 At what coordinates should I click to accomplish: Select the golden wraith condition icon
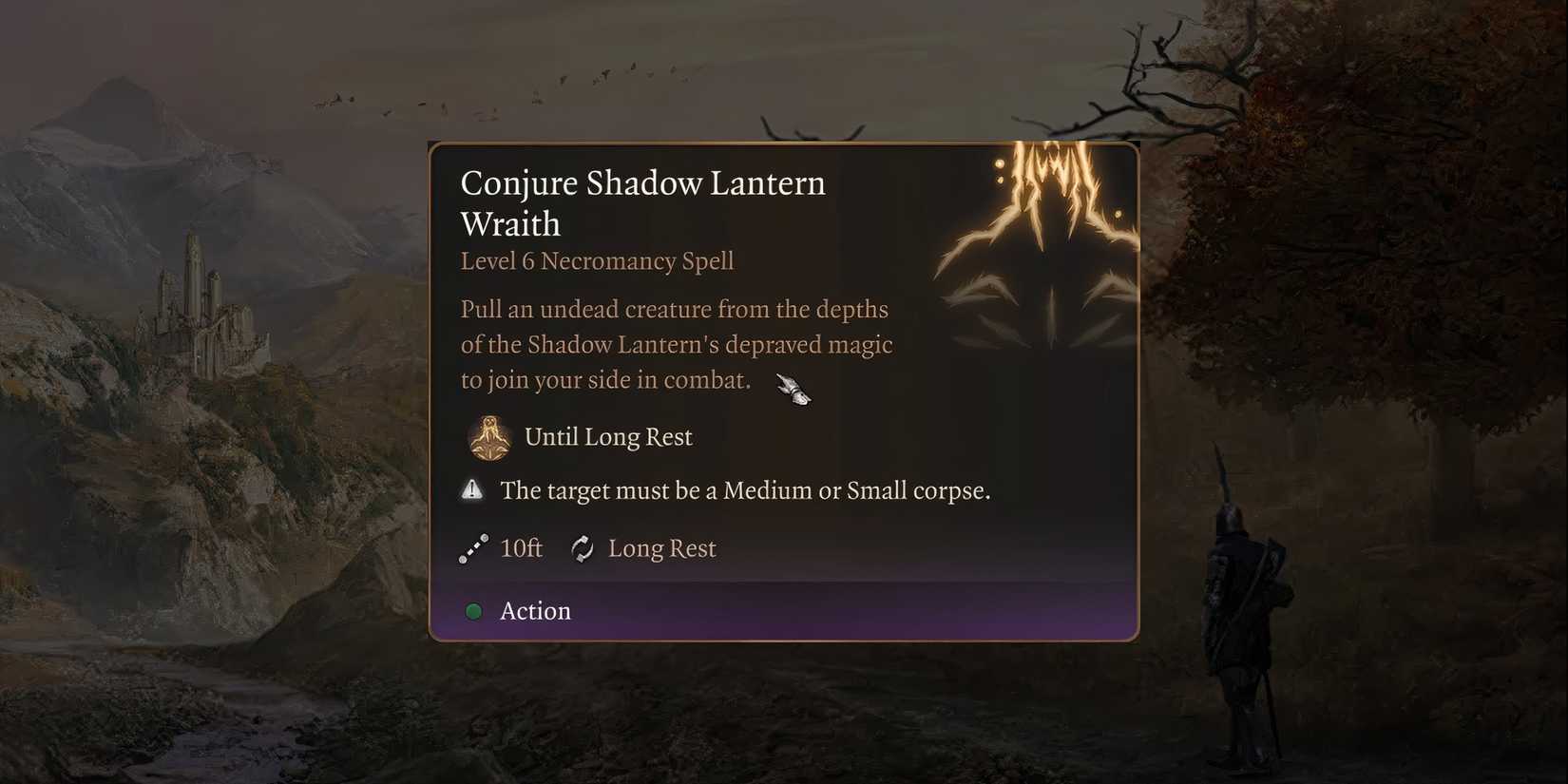point(489,437)
